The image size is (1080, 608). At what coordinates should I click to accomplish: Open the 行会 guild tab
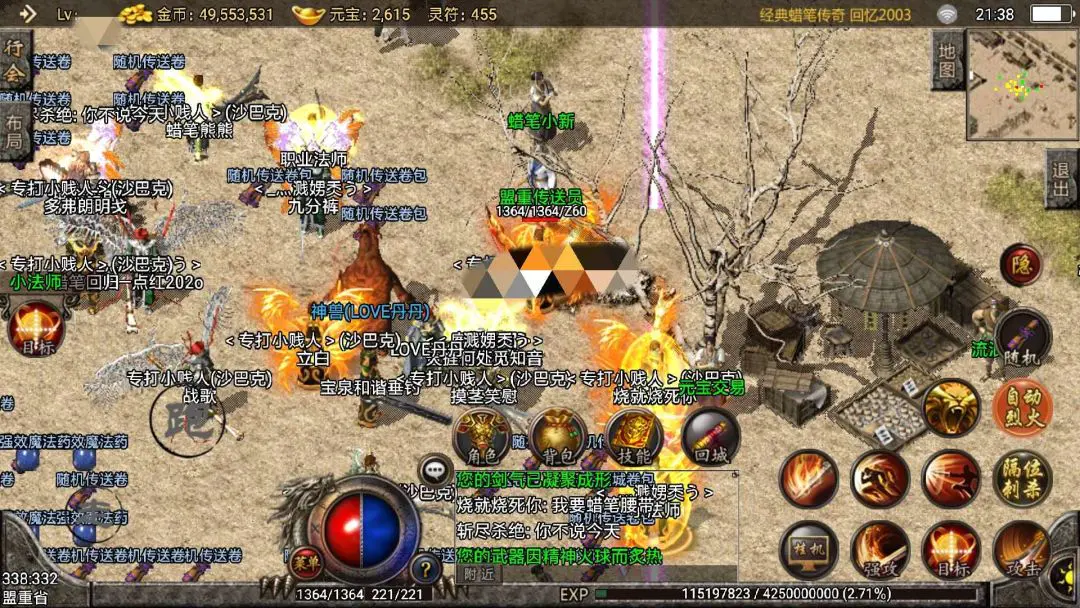point(14,60)
